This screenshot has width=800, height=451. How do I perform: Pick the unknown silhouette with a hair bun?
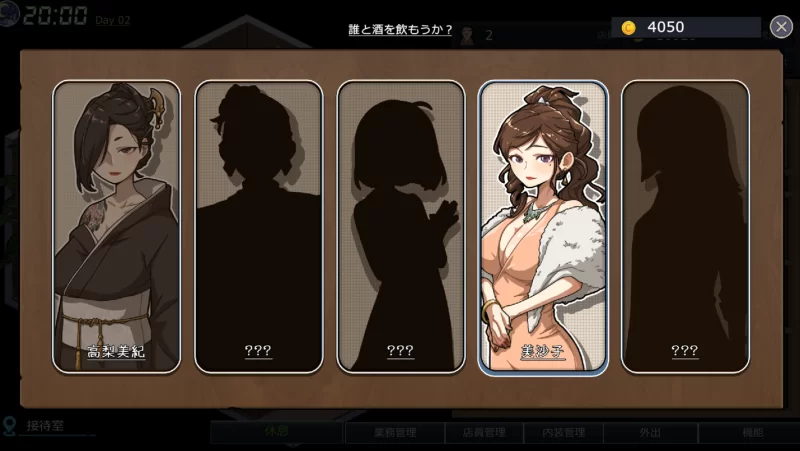(258, 226)
